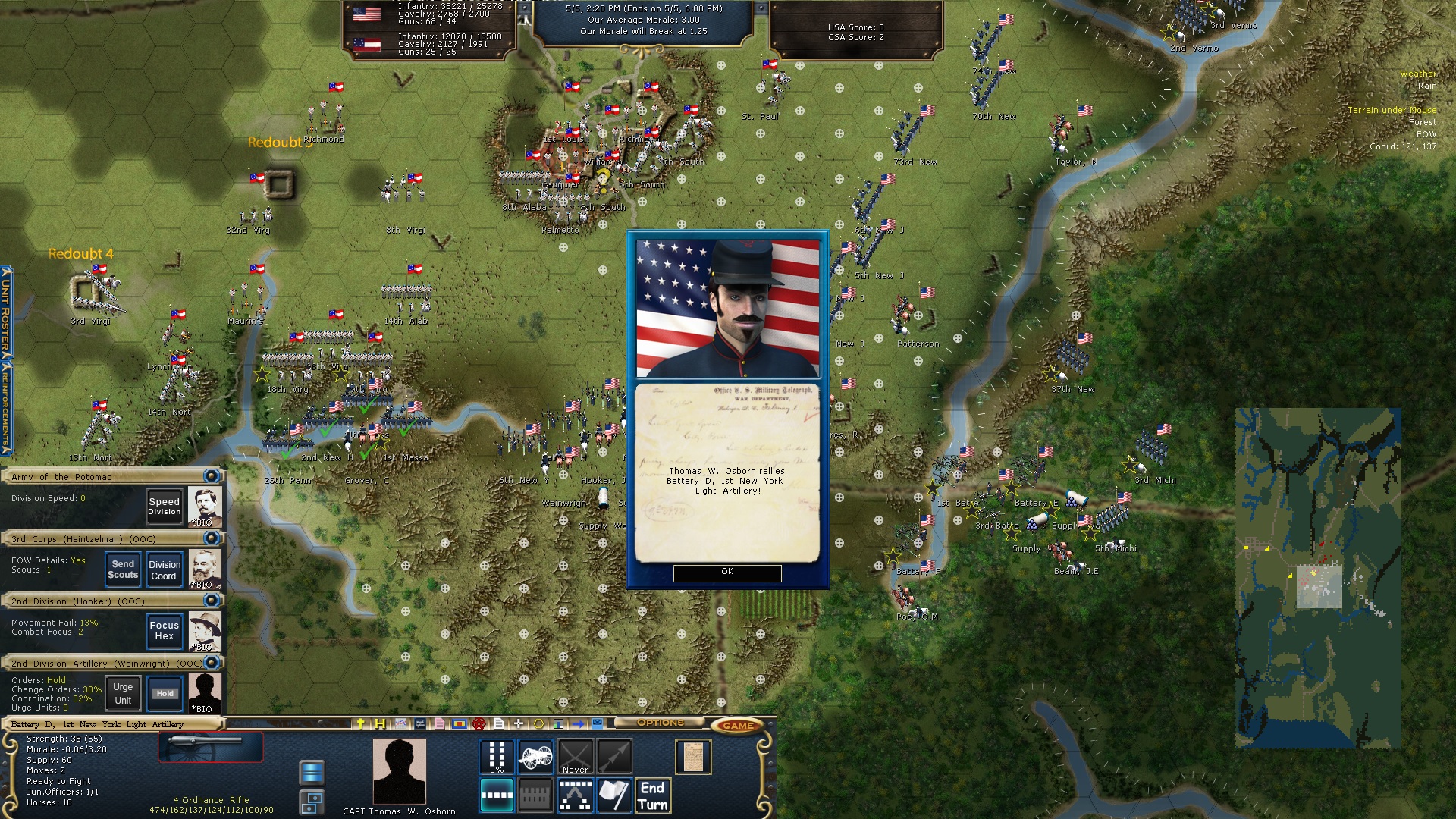Collapse the Army of the Potomac panel
Screen dimensions: 1456x819
(x=212, y=476)
